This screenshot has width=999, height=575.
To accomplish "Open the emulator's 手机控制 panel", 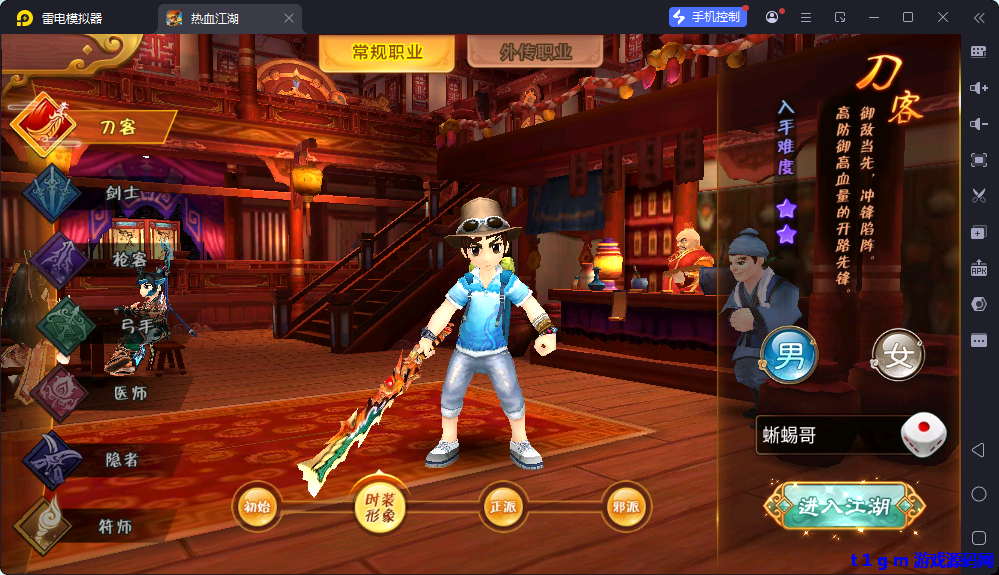I will [708, 17].
